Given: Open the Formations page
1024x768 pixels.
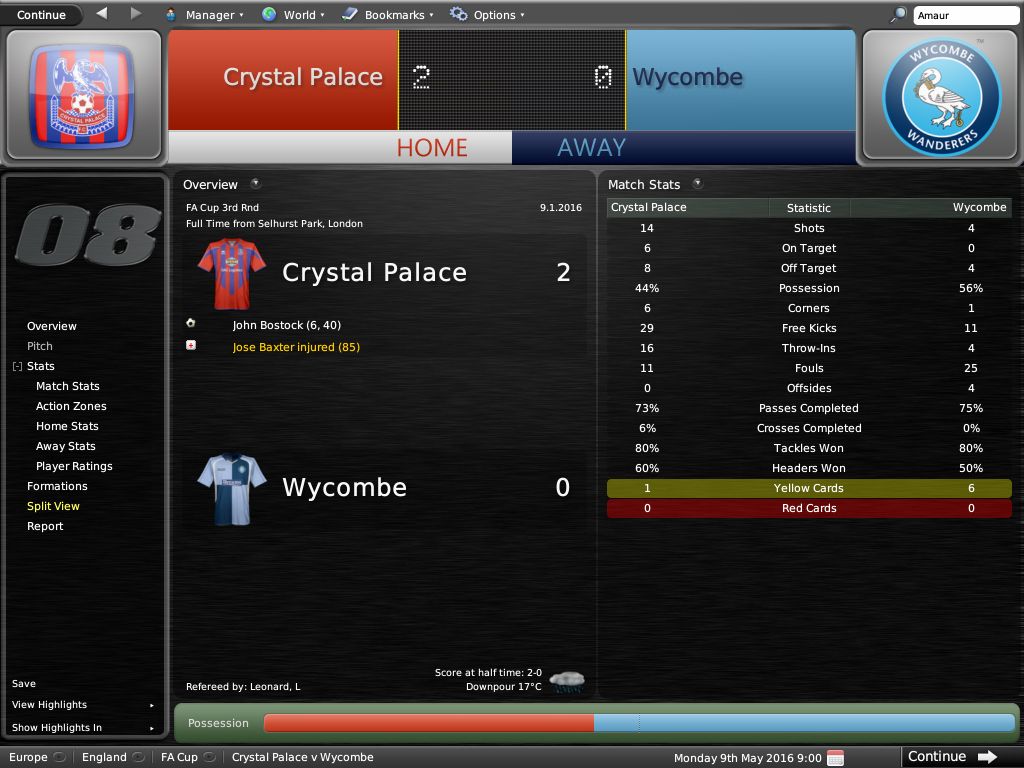Looking at the screenshot, I should click(x=57, y=486).
